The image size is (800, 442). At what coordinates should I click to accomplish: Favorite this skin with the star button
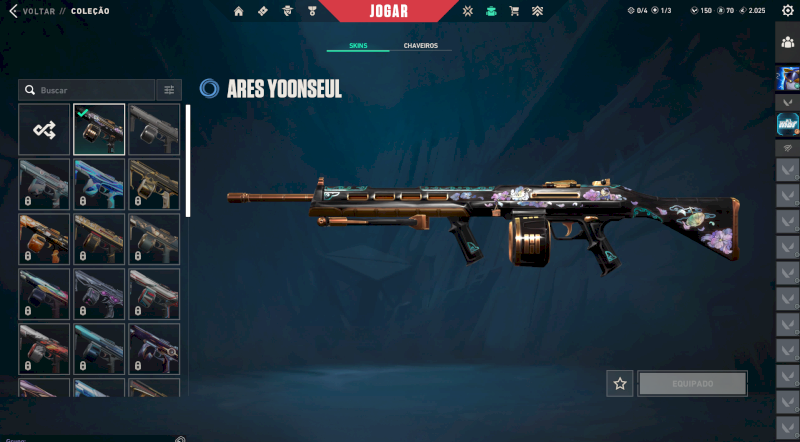click(x=620, y=383)
